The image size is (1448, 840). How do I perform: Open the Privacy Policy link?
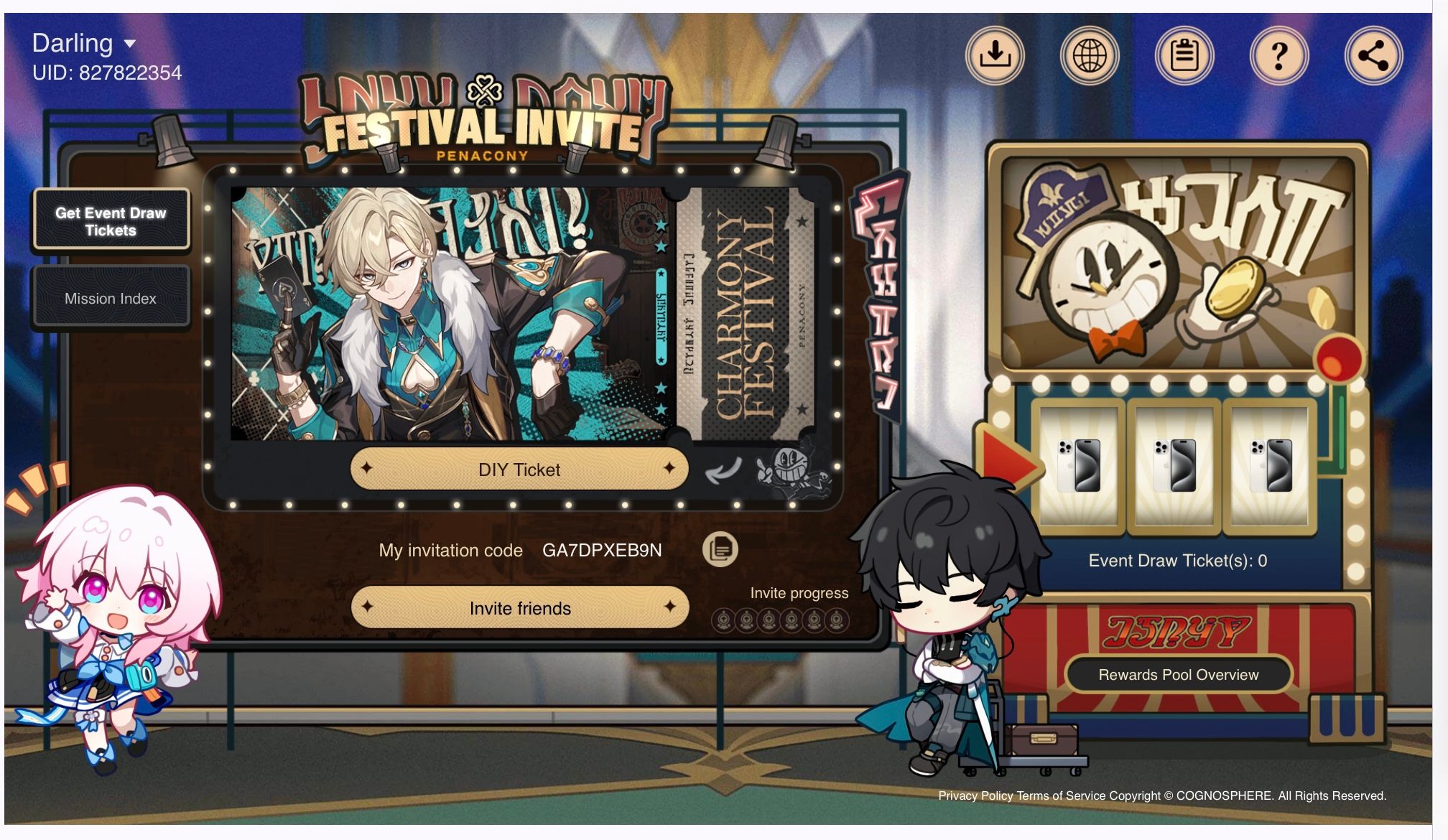click(x=977, y=795)
